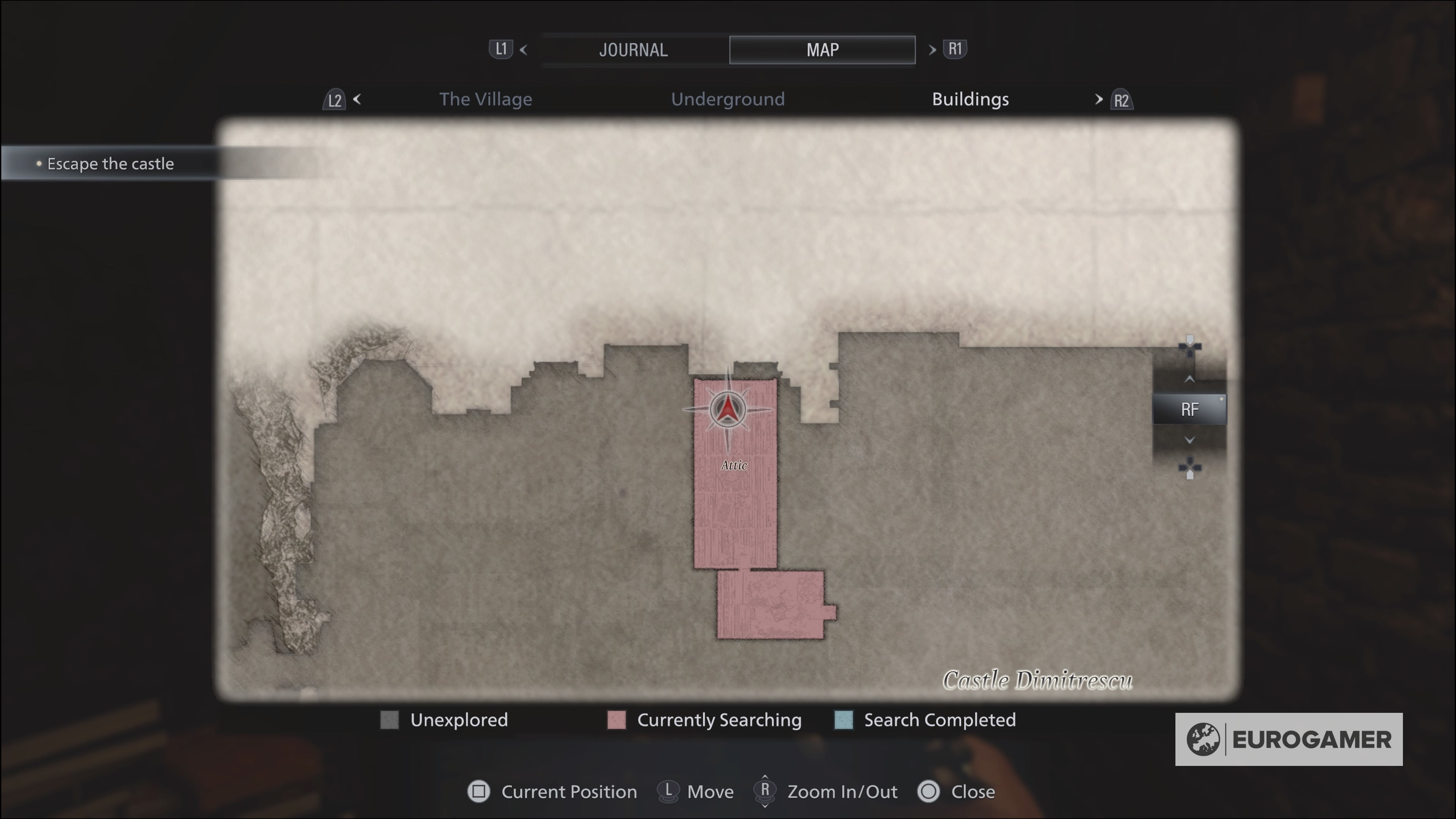Screen dimensions: 1456x819
Task: Select the R2 button icon near Buildings
Action: pos(1122,99)
